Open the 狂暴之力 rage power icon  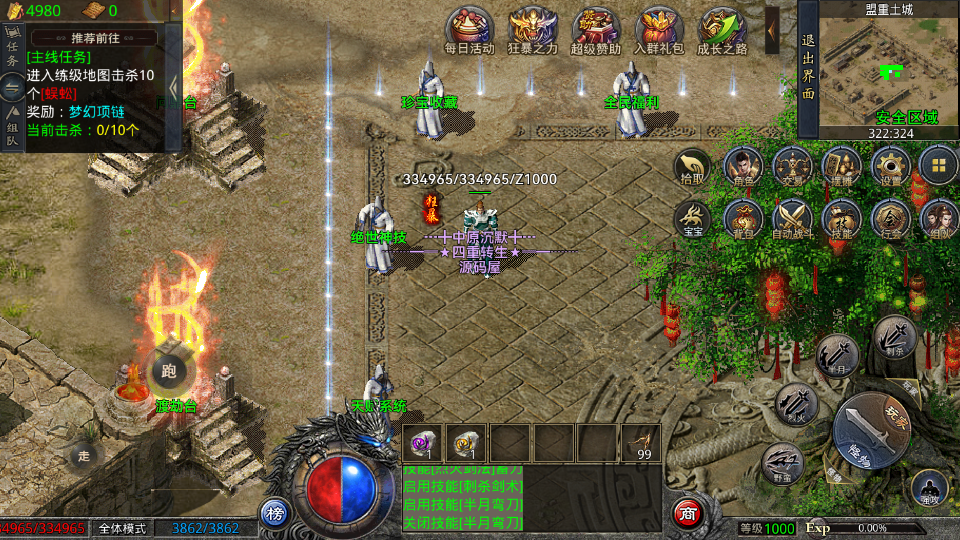pos(532,30)
